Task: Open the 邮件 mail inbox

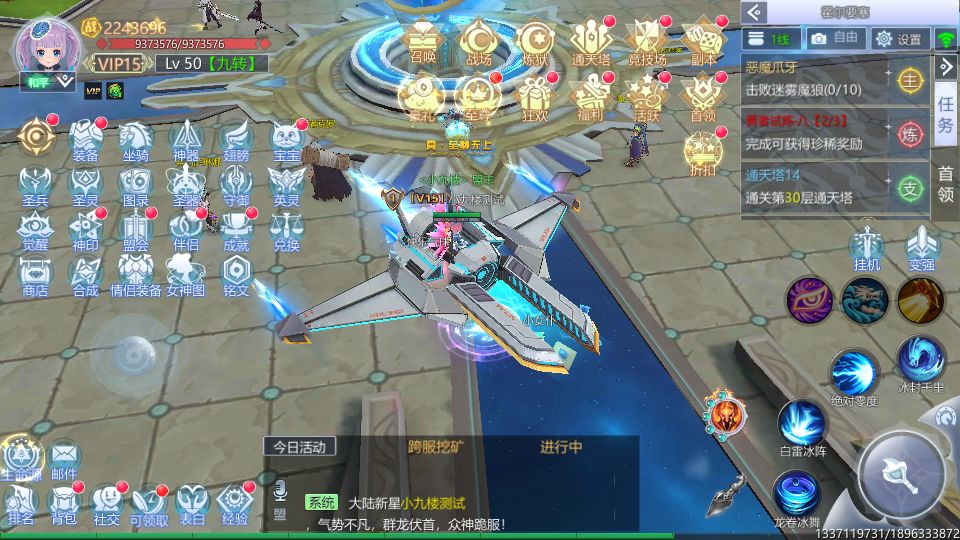Action: (x=63, y=461)
